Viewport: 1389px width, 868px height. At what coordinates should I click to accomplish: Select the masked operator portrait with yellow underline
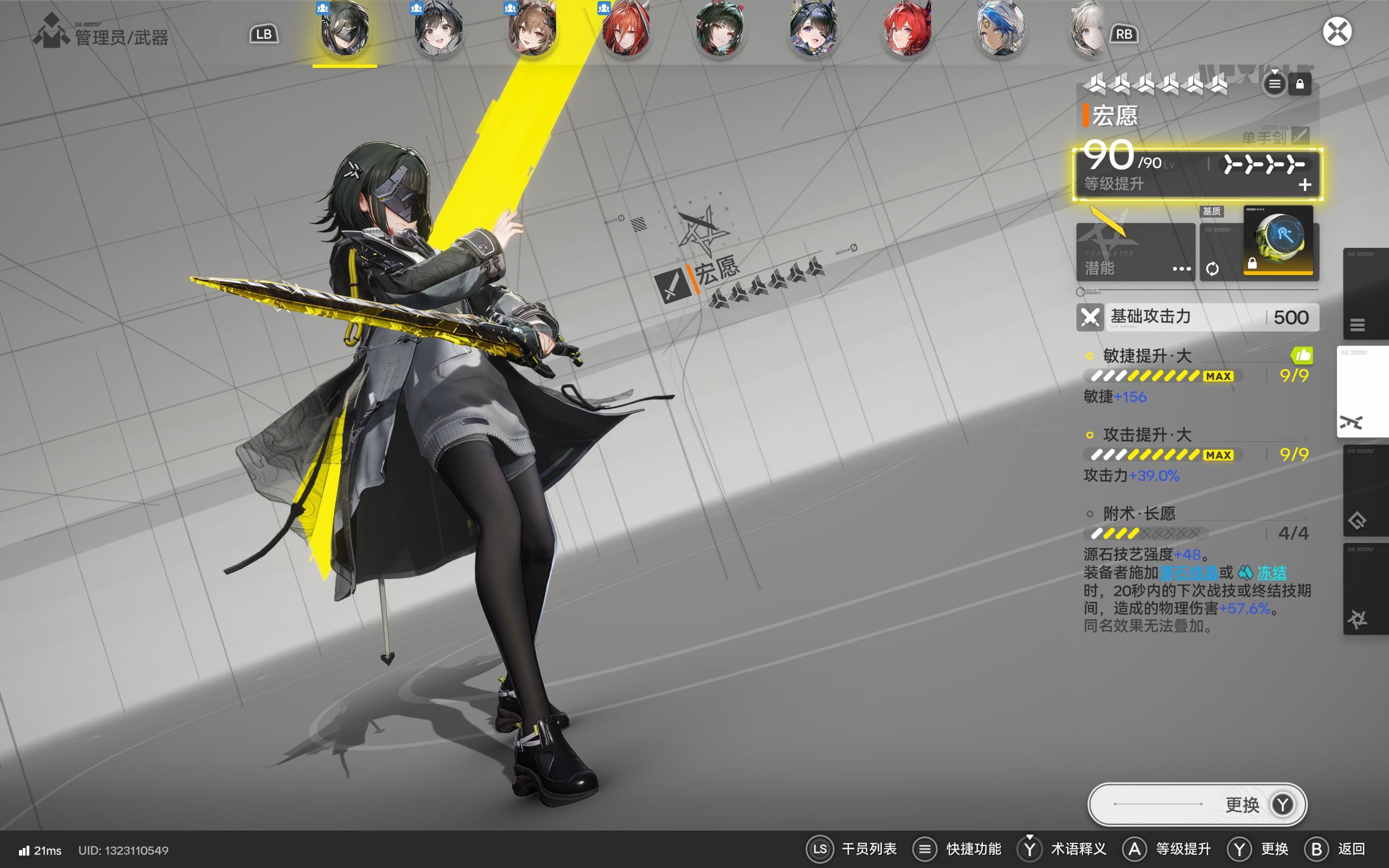[345, 30]
